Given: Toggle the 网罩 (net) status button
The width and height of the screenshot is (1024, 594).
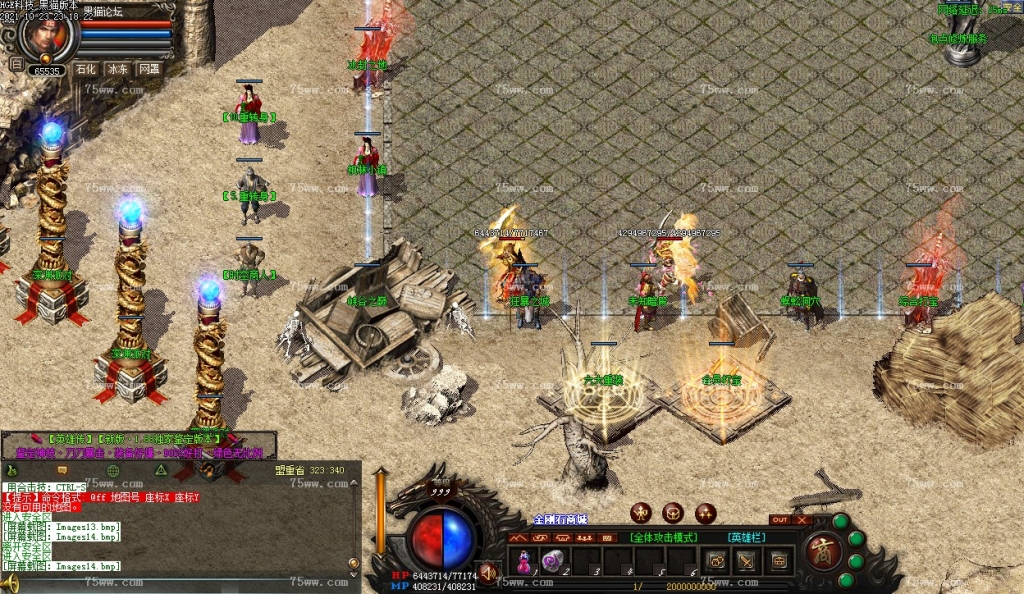Looking at the screenshot, I should 149,69.
